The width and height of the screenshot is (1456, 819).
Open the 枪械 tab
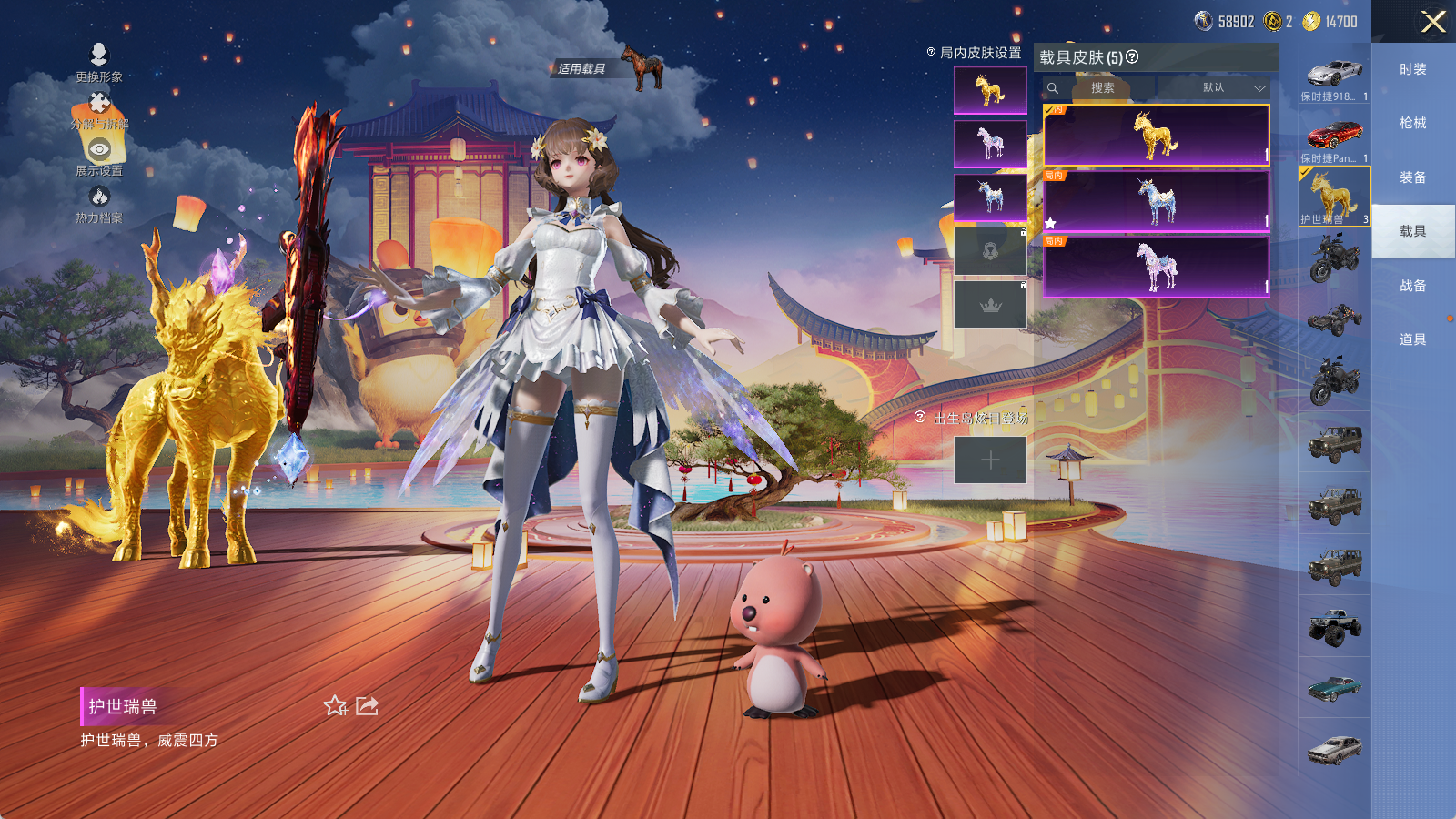point(1412,123)
